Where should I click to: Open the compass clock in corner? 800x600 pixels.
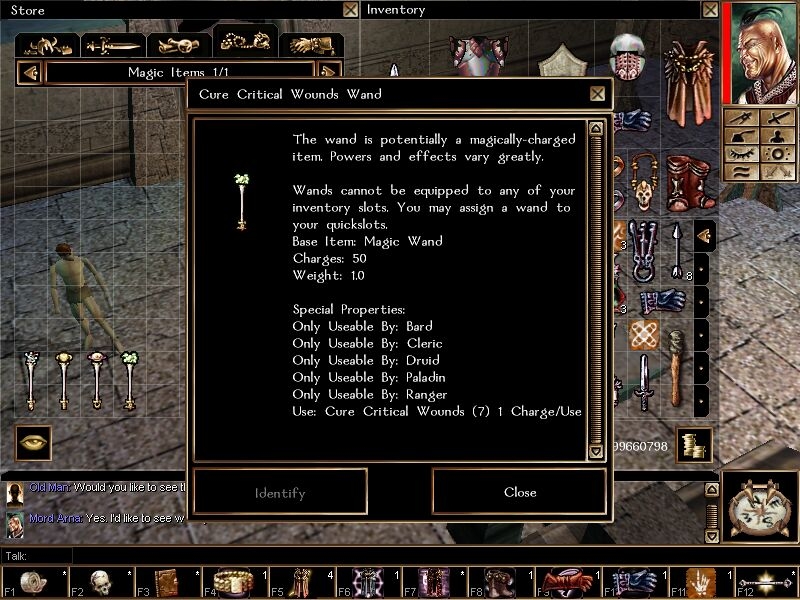point(762,510)
